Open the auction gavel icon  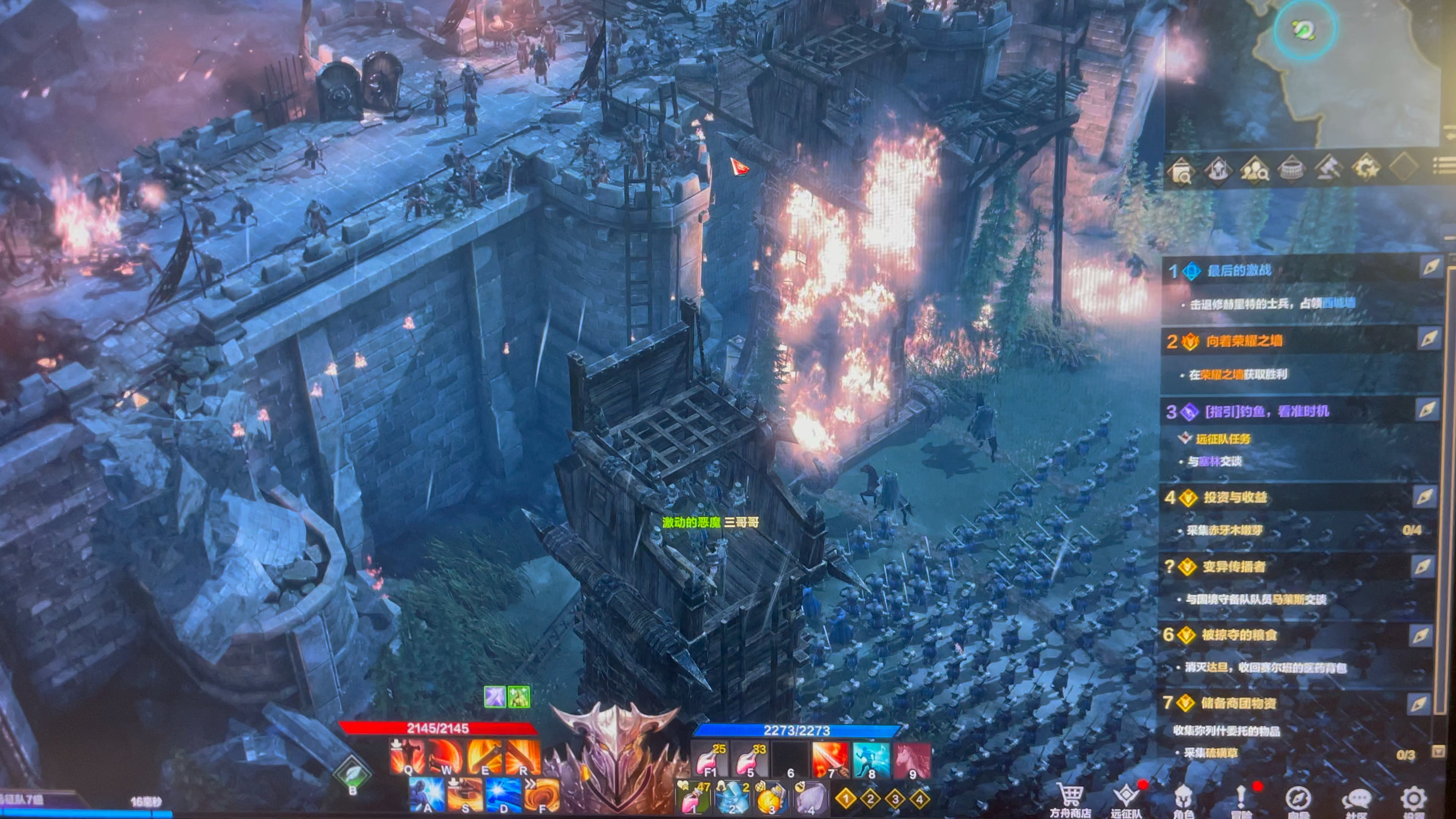tap(1328, 167)
